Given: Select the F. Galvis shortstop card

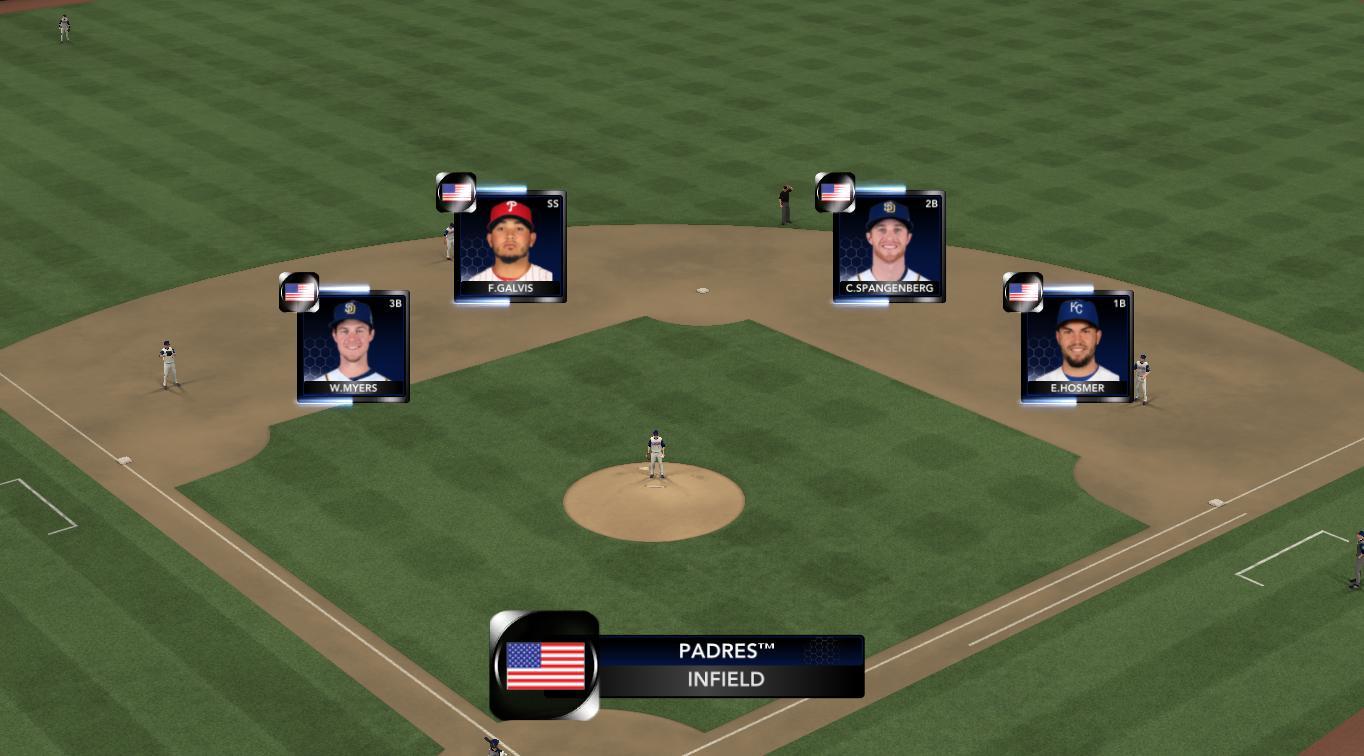Looking at the screenshot, I should (510, 246).
